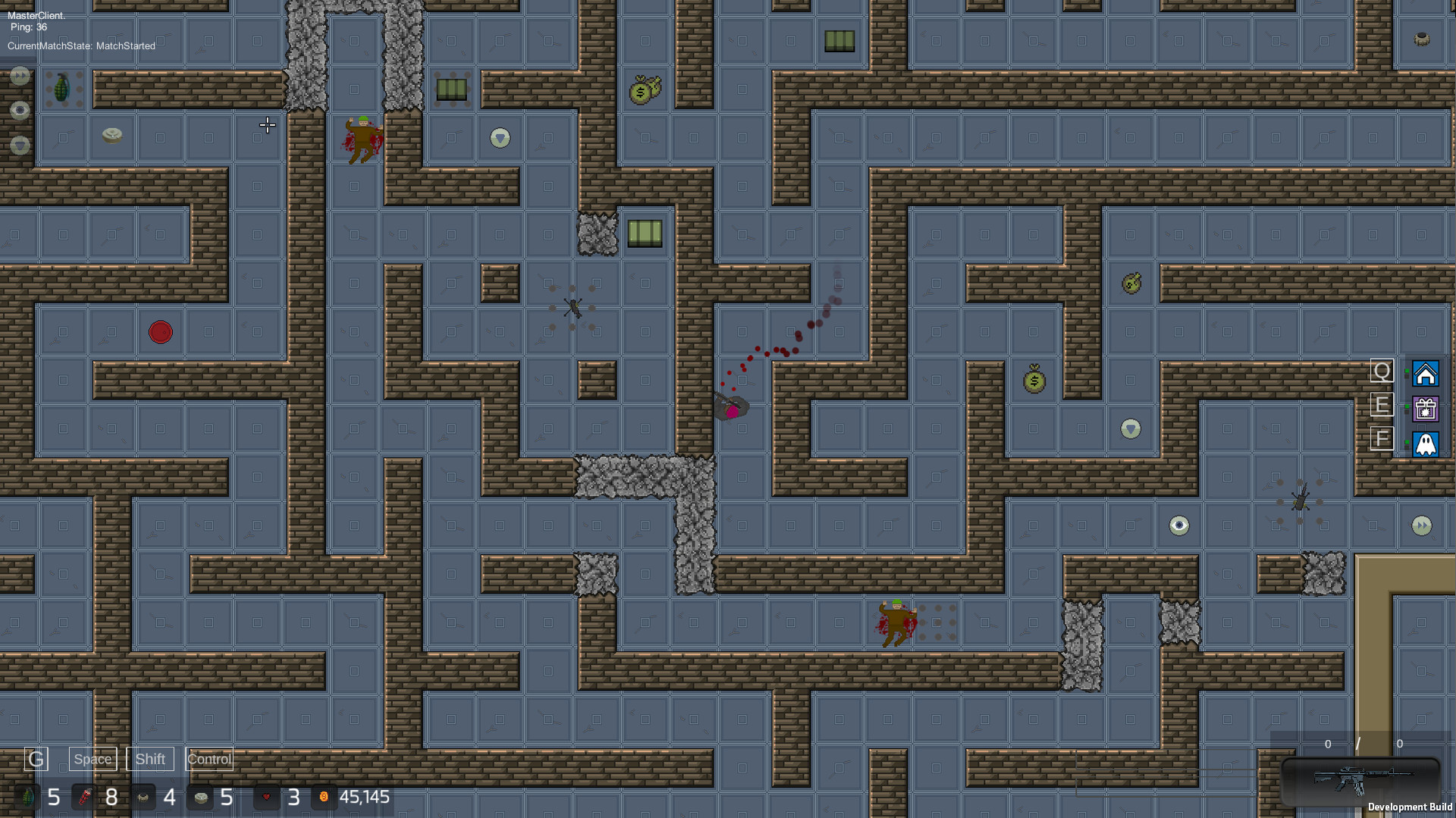Open the gift box panel bound to E
This screenshot has width=1456, height=818.
[1426, 409]
